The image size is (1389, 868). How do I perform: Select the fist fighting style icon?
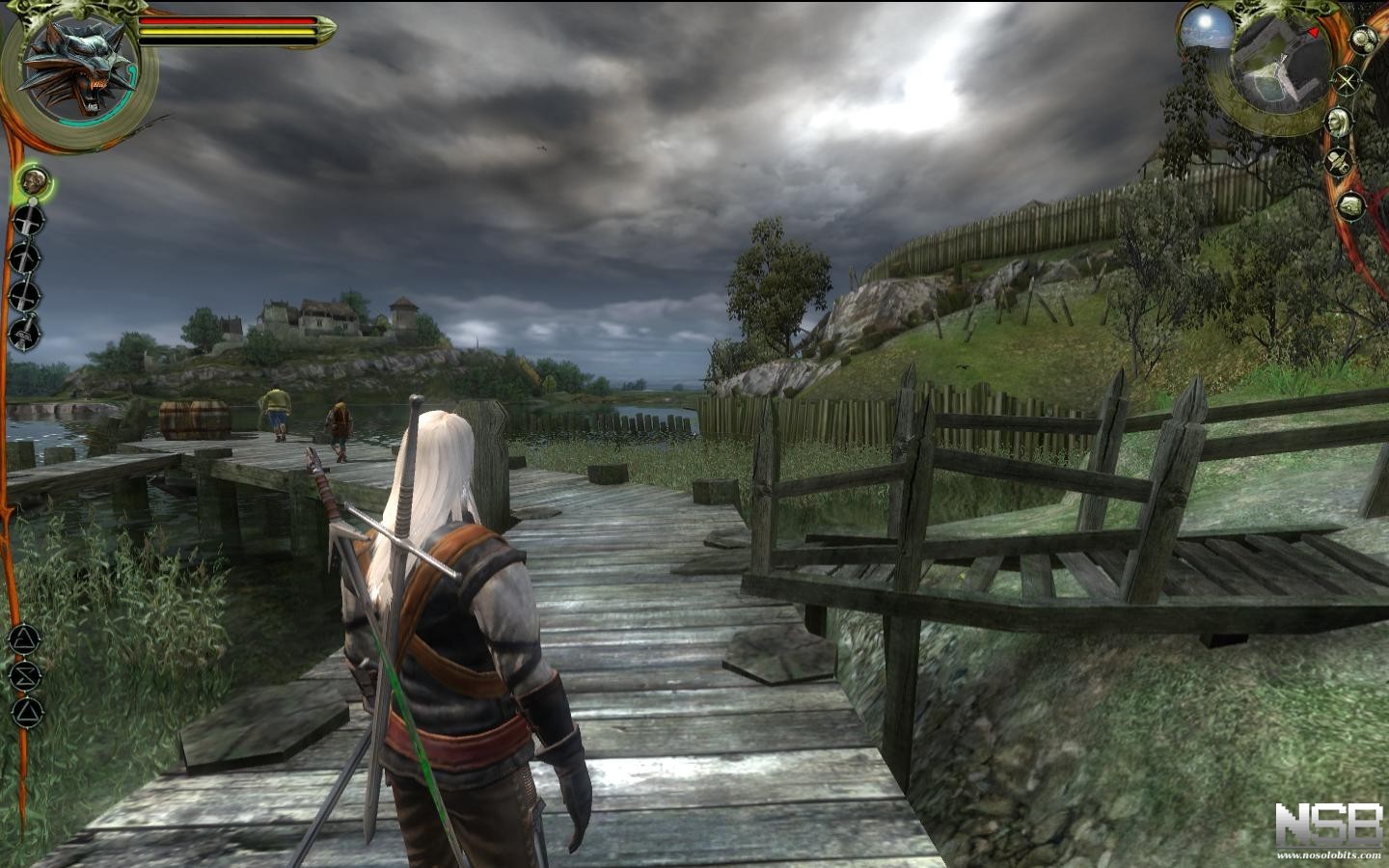37,178
